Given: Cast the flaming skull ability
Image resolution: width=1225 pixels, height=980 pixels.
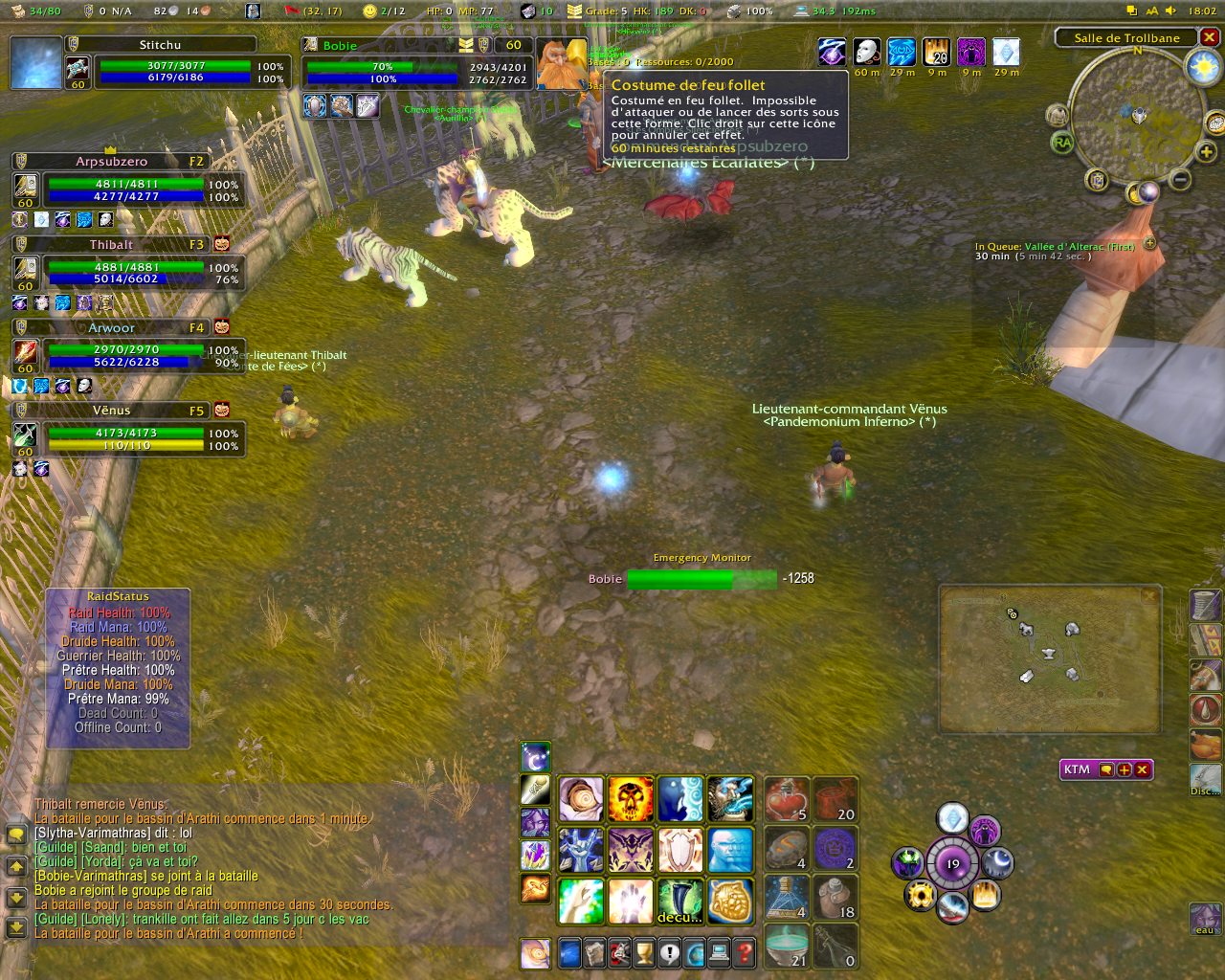Looking at the screenshot, I should click(x=631, y=799).
